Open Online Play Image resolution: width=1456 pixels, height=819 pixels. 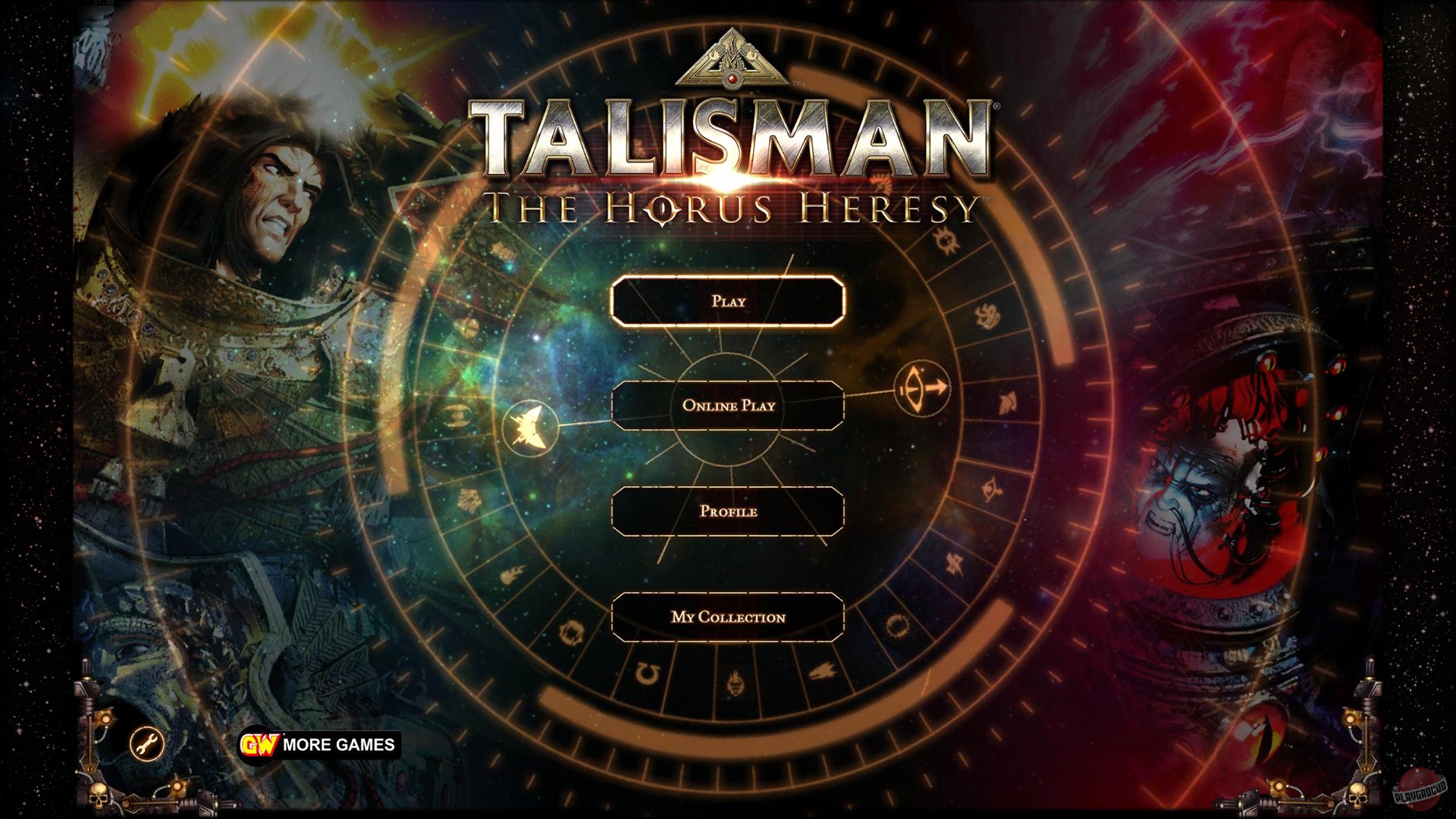pyautogui.click(x=730, y=406)
